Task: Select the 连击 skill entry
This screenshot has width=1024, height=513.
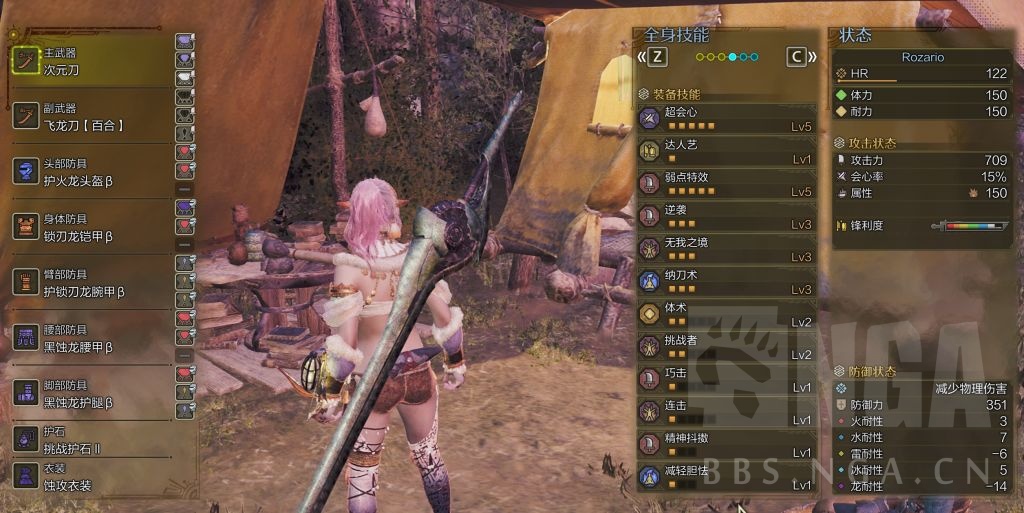Action: (726, 412)
